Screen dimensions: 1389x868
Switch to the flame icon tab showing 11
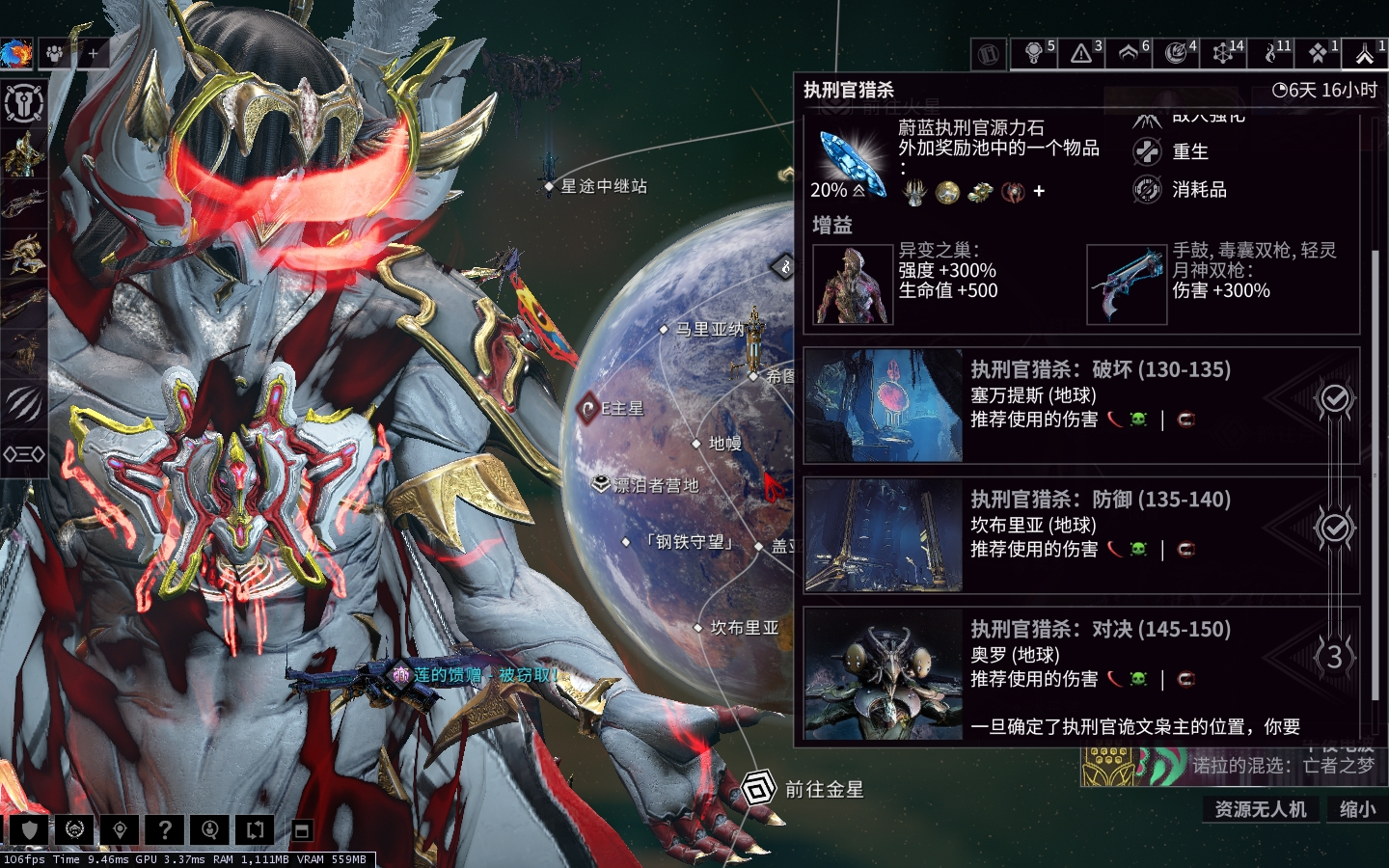coord(1271,52)
